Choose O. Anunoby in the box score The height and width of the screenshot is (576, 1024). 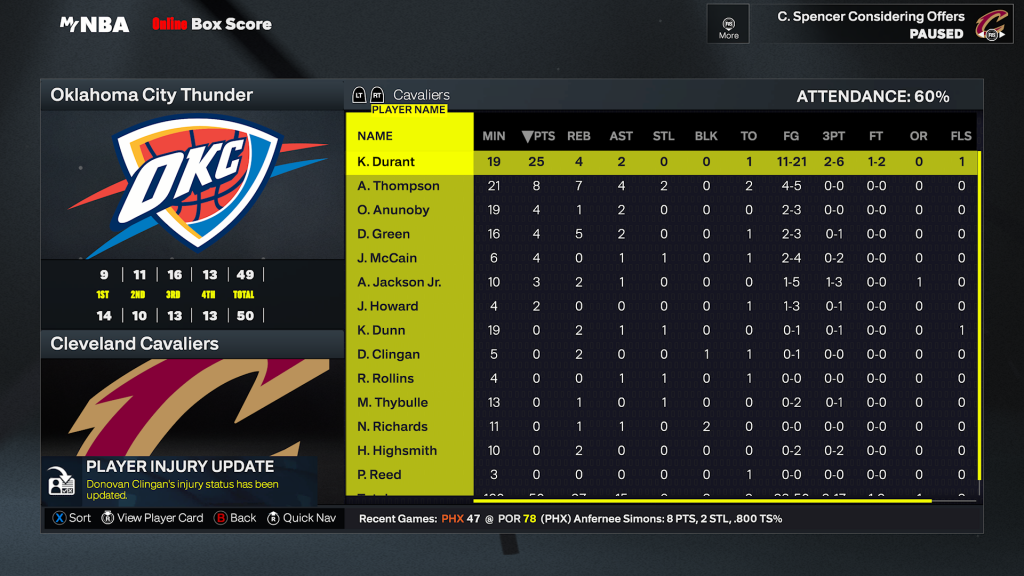coord(393,210)
